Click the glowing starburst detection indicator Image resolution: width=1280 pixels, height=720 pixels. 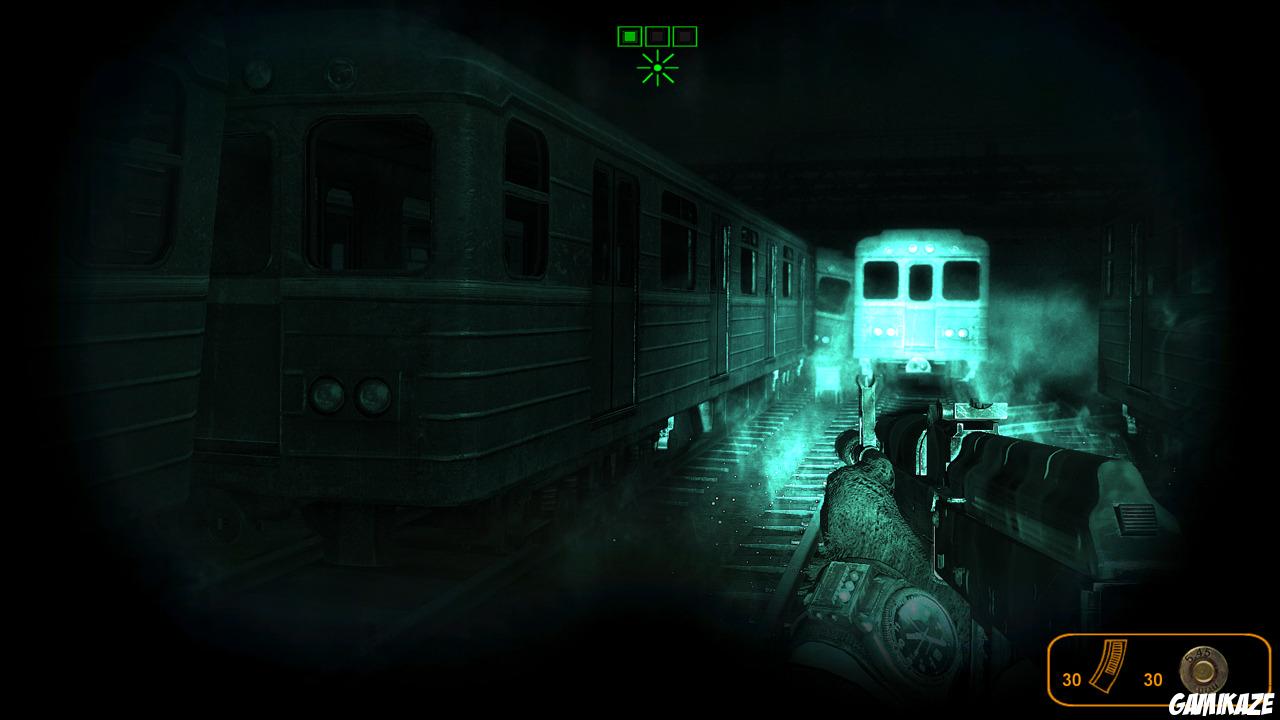(x=657, y=68)
